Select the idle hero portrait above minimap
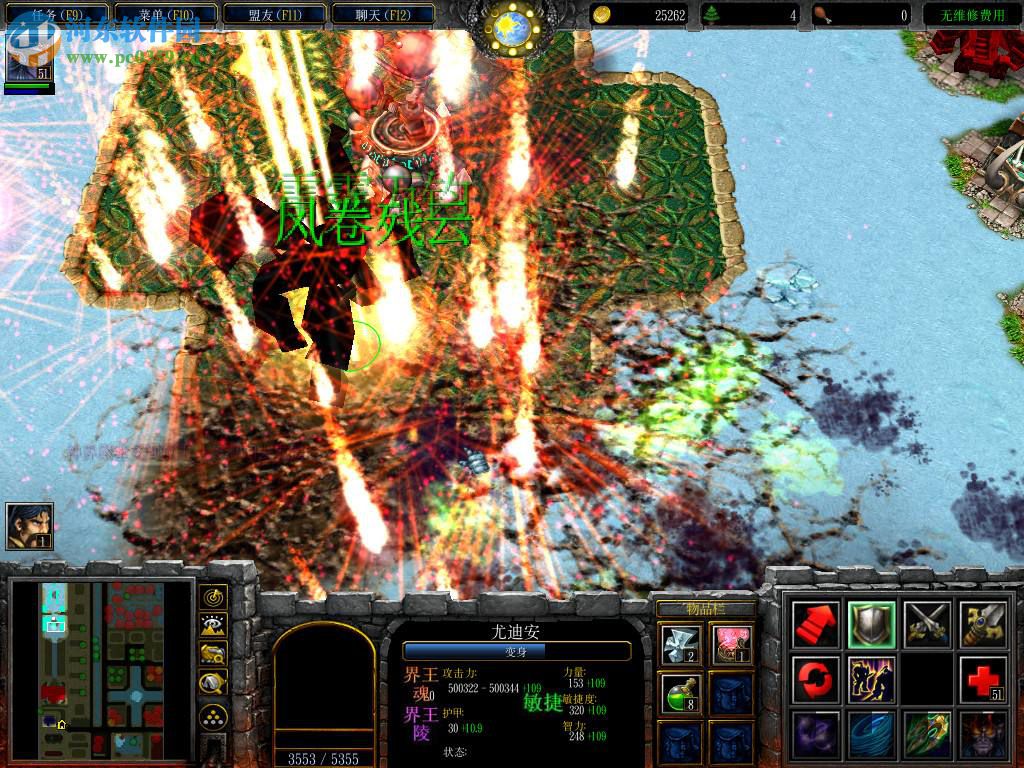Screen dimensions: 1024x768 click(x=29, y=526)
